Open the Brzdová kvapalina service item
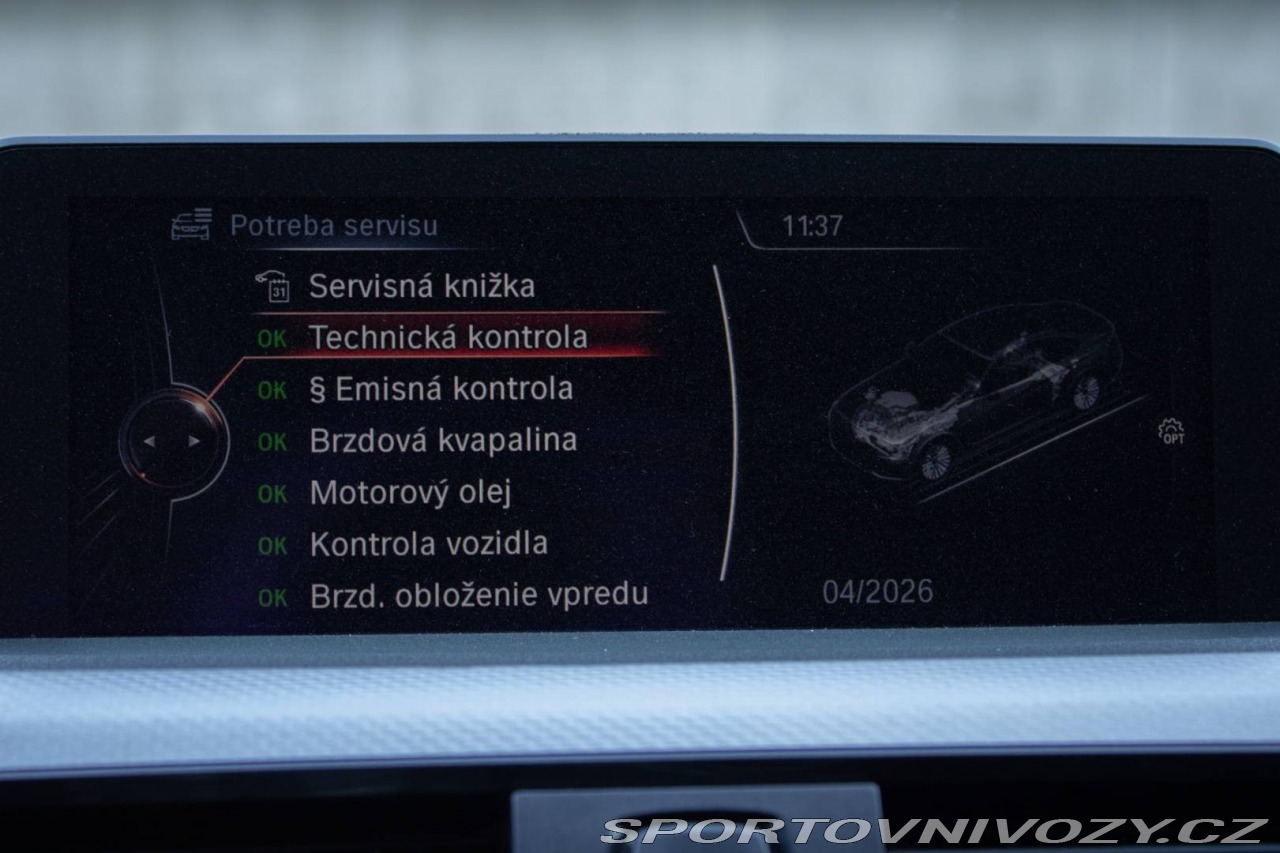The image size is (1280, 853). 443,441
